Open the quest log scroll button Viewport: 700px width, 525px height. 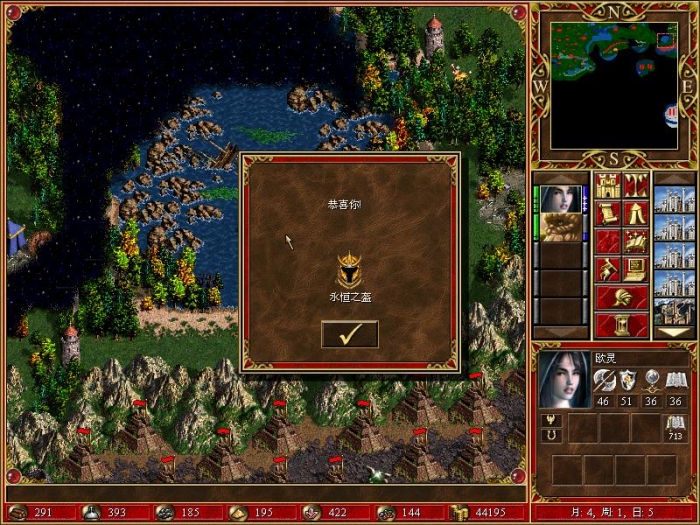pyautogui.click(x=609, y=213)
